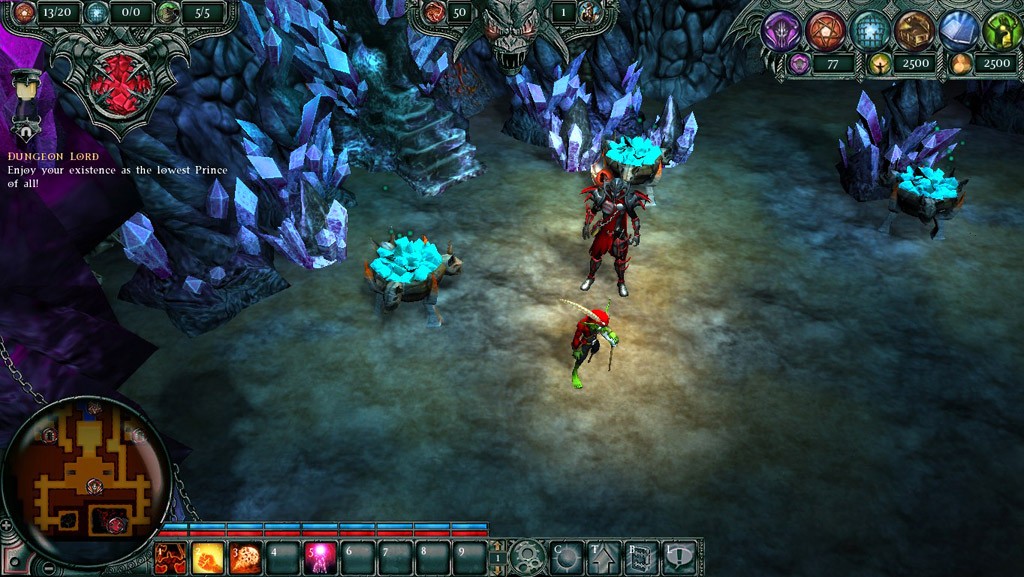Viewport: 1024px width, 577px height.
Task: Use the red demon skill in slot 1
Action: click(170, 557)
